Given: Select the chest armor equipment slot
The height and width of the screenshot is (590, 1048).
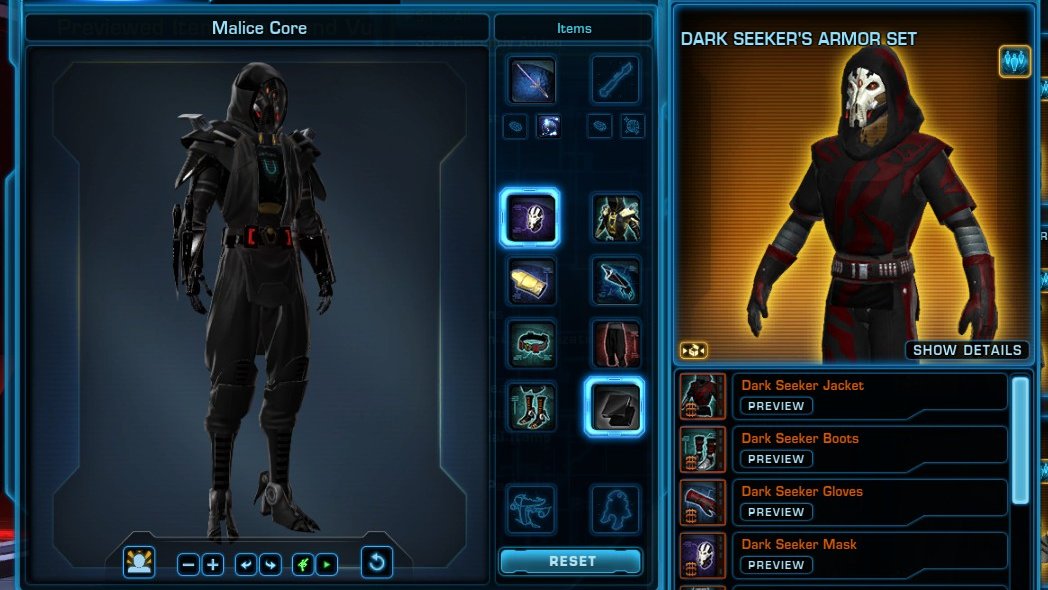Looking at the screenshot, I should click(x=615, y=218).
